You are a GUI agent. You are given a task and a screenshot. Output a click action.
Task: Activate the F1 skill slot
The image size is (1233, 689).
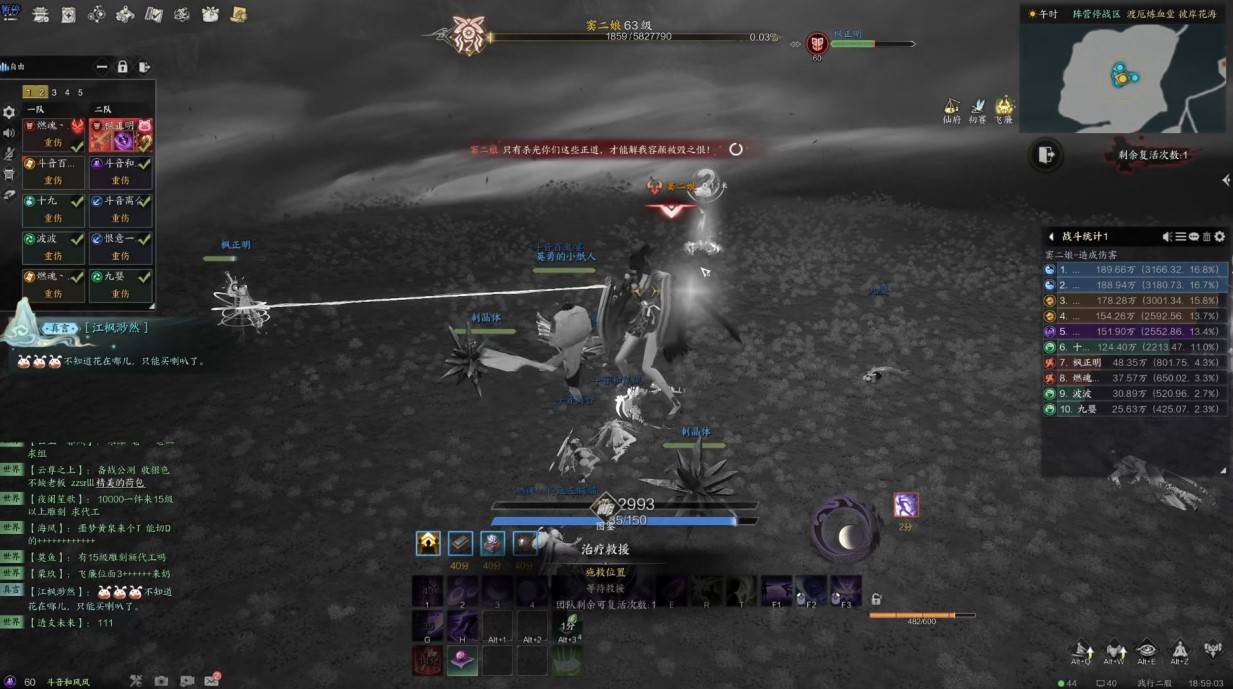tap(777, 590)
